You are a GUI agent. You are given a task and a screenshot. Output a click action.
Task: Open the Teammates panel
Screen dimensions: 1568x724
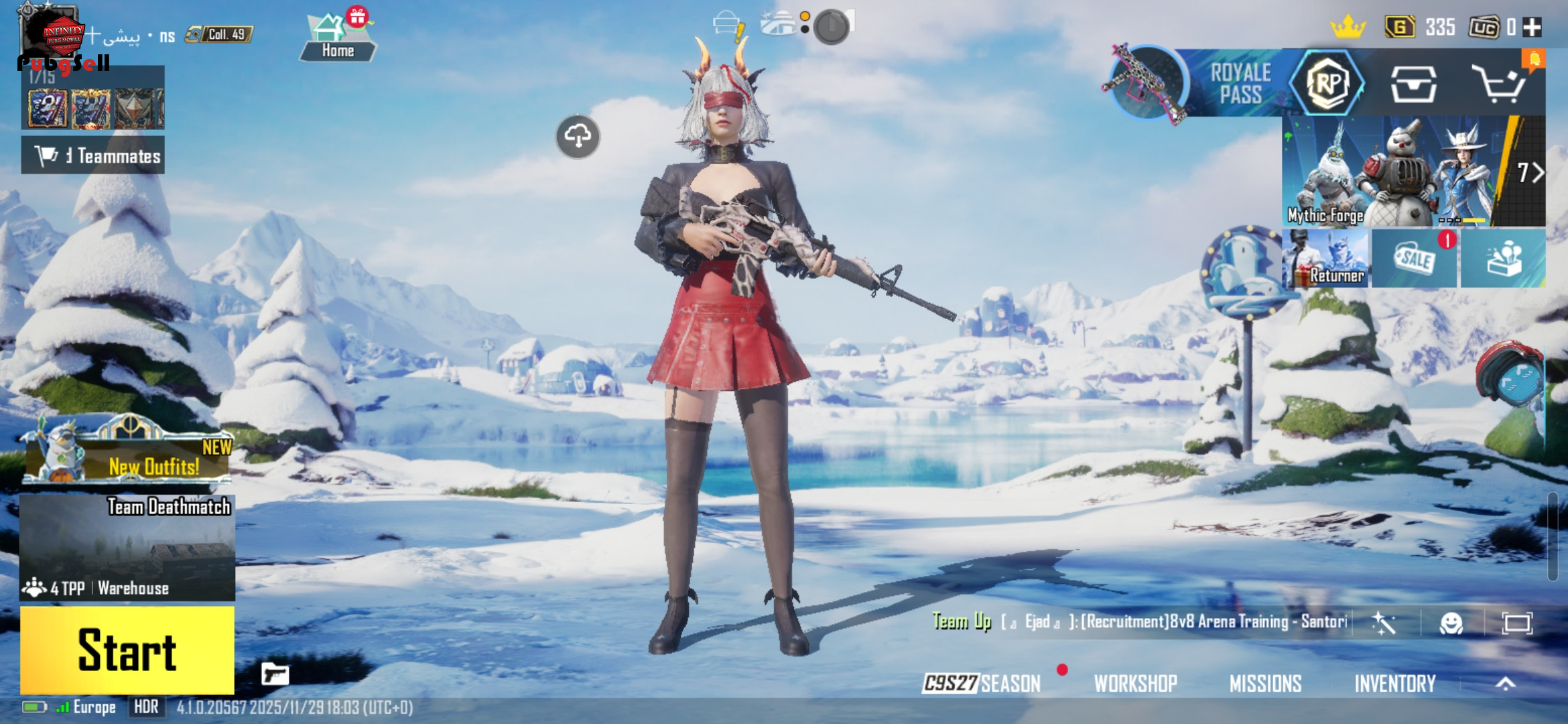(93, 156)
